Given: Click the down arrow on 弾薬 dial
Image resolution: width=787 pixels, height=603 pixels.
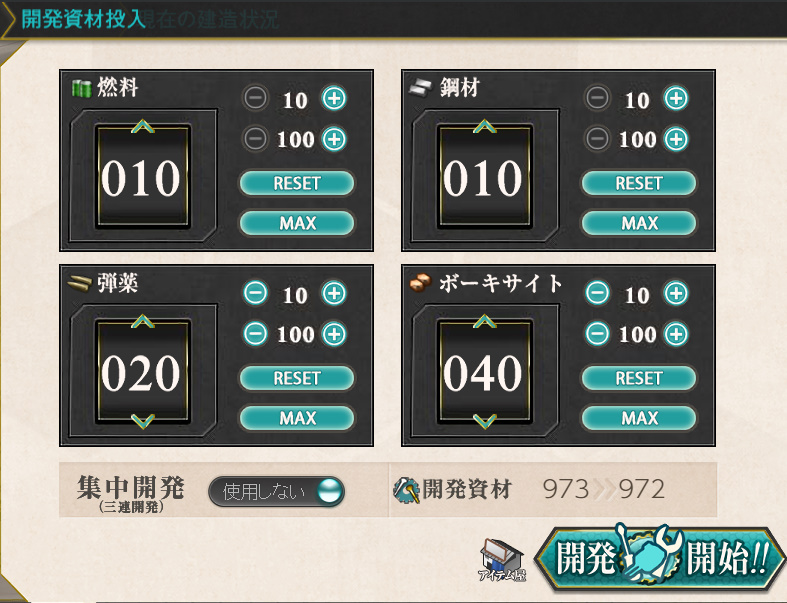Looking at the screenshot, I should click(142, 421).
